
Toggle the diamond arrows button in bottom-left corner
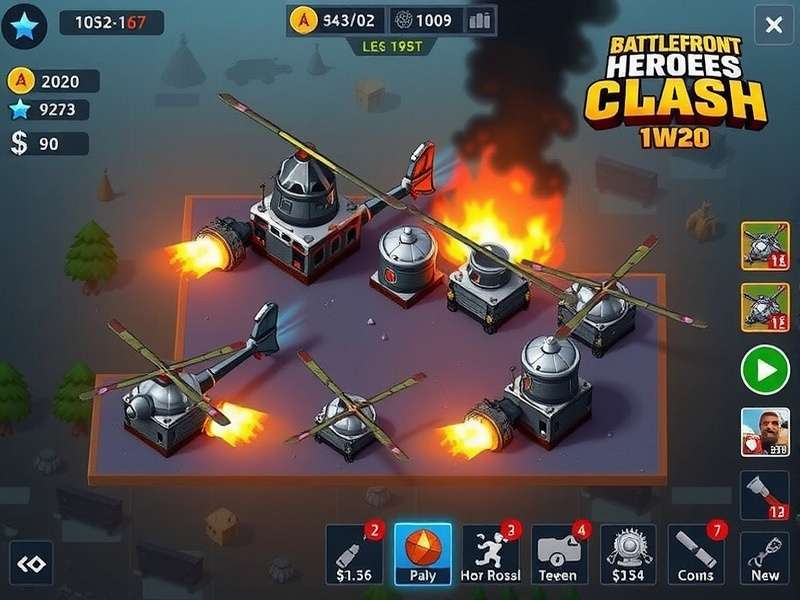click(x=31, y=564)
